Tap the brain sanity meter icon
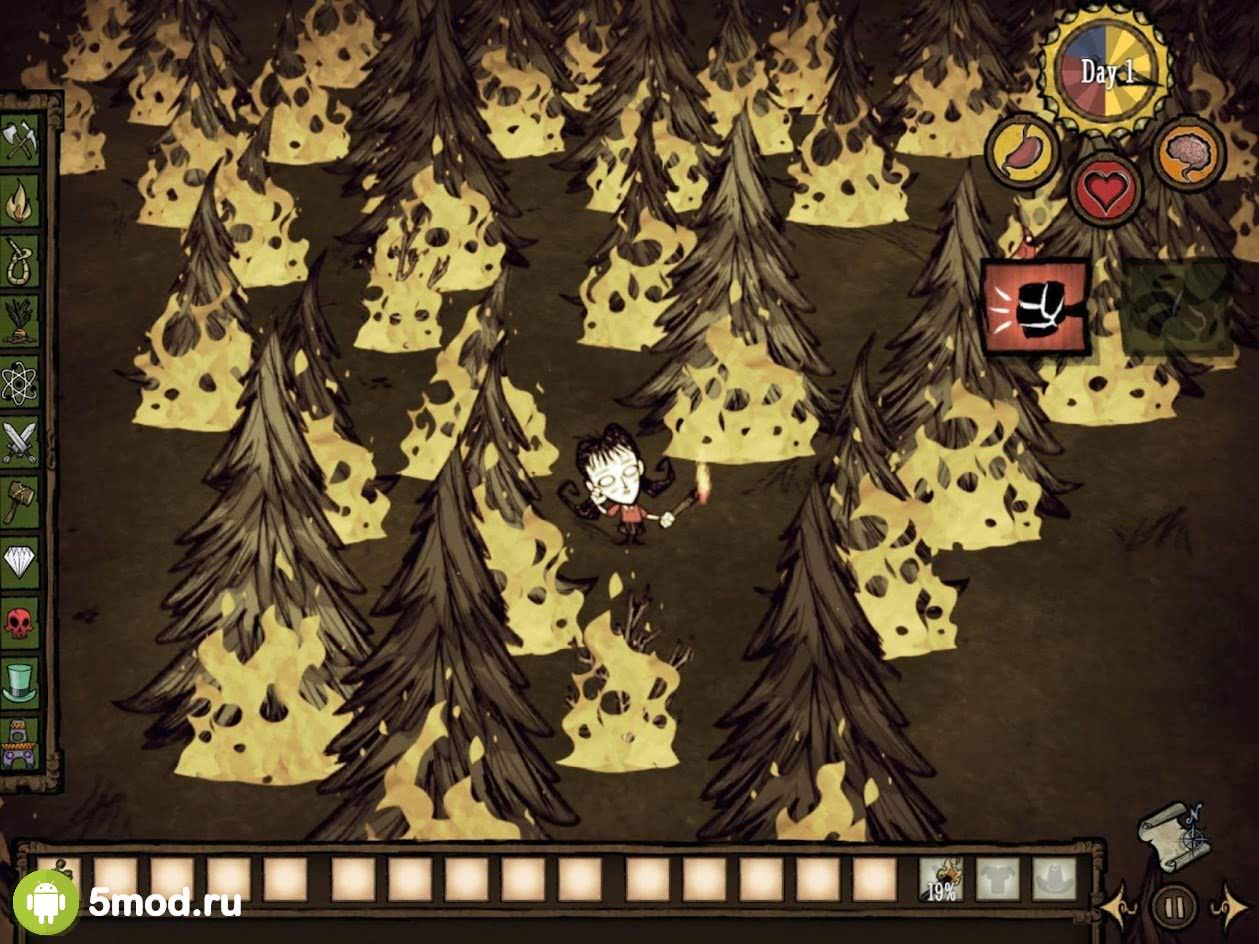 point(1188,153)
